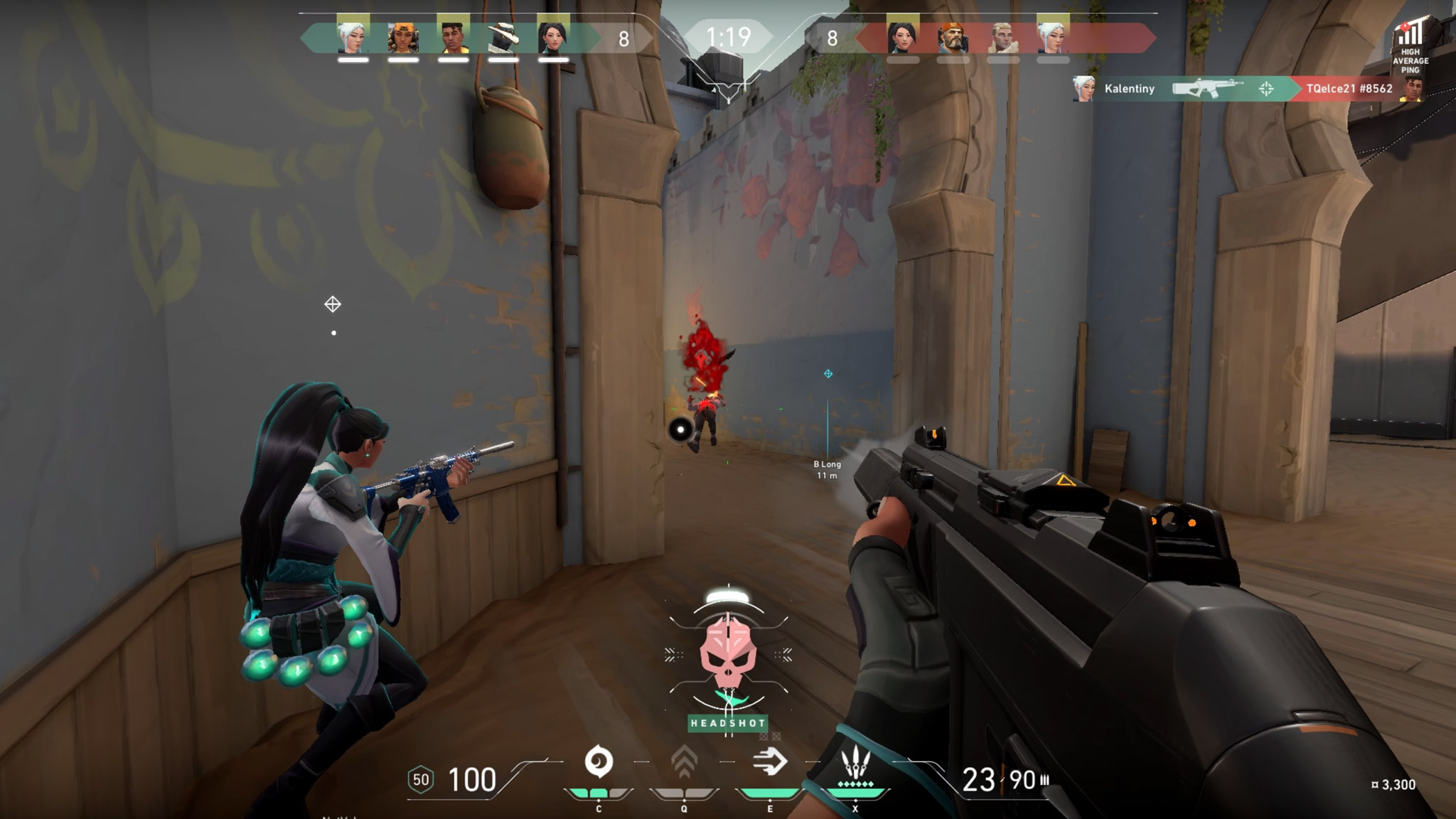Click the red team's Brimstone portrait
Viewport: 1456px width, 819px height.
(953, 36)
